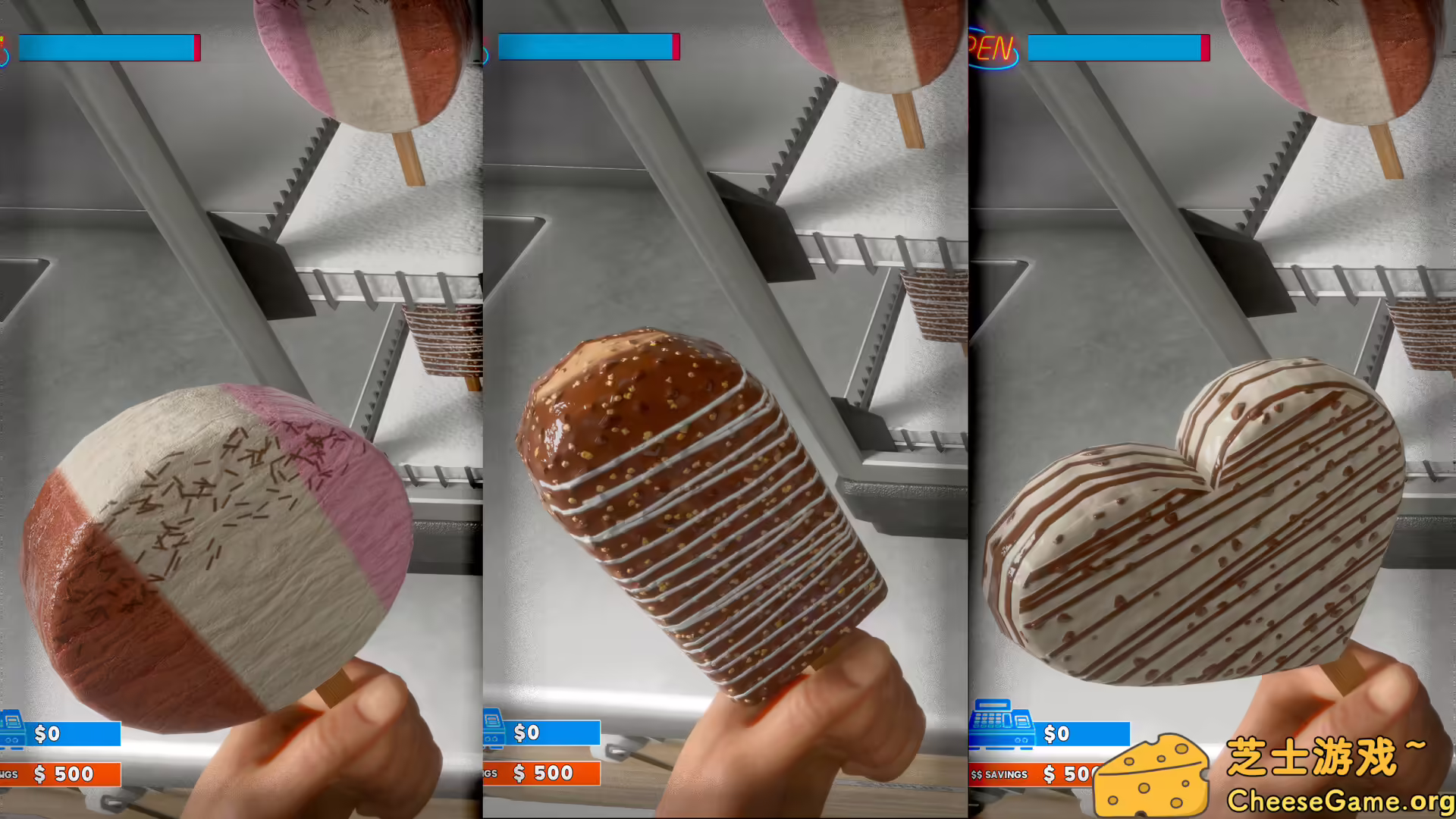Click the $0 display in right panel
The image size is (1456, 819).
tap(1057, 733)
